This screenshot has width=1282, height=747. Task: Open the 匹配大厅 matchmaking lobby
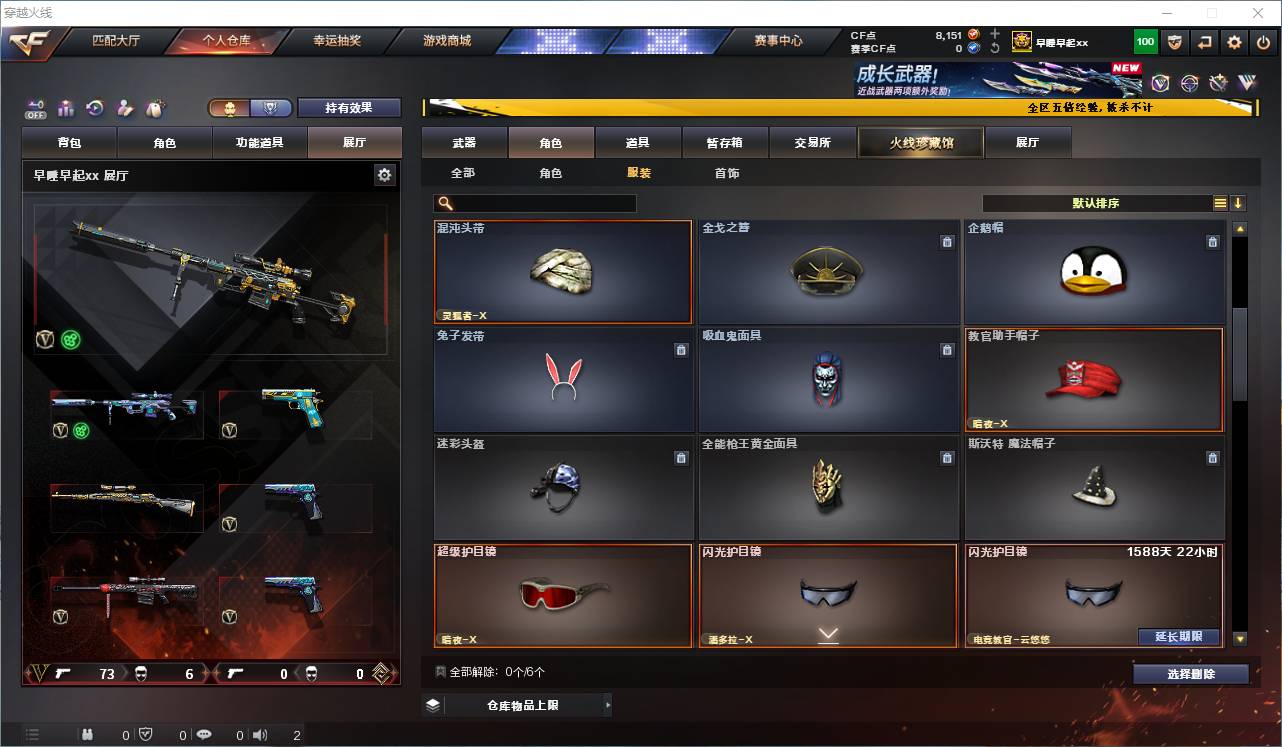116,41
